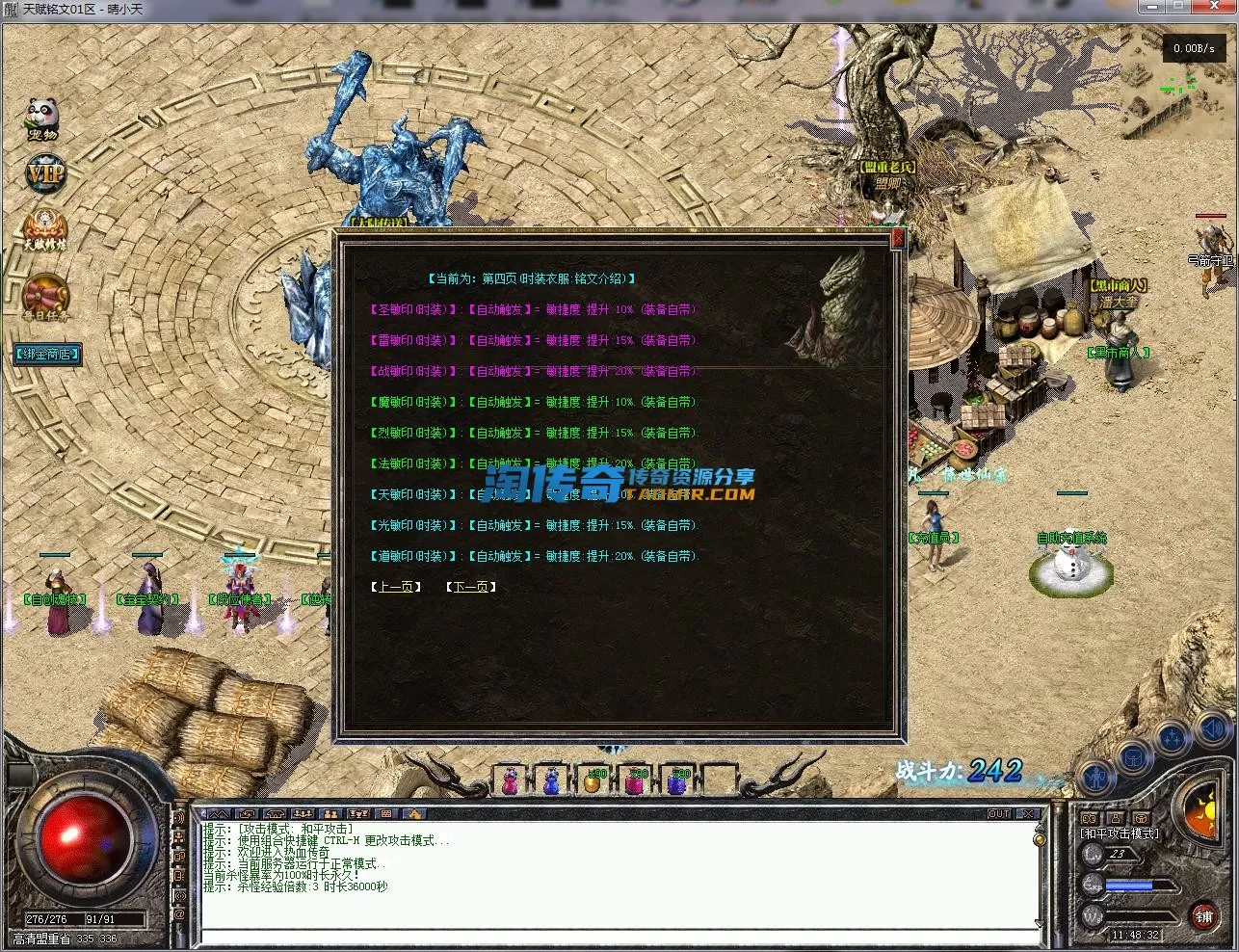
Task: Use the yellow potion in the hotbar
Action: point(593,781)
